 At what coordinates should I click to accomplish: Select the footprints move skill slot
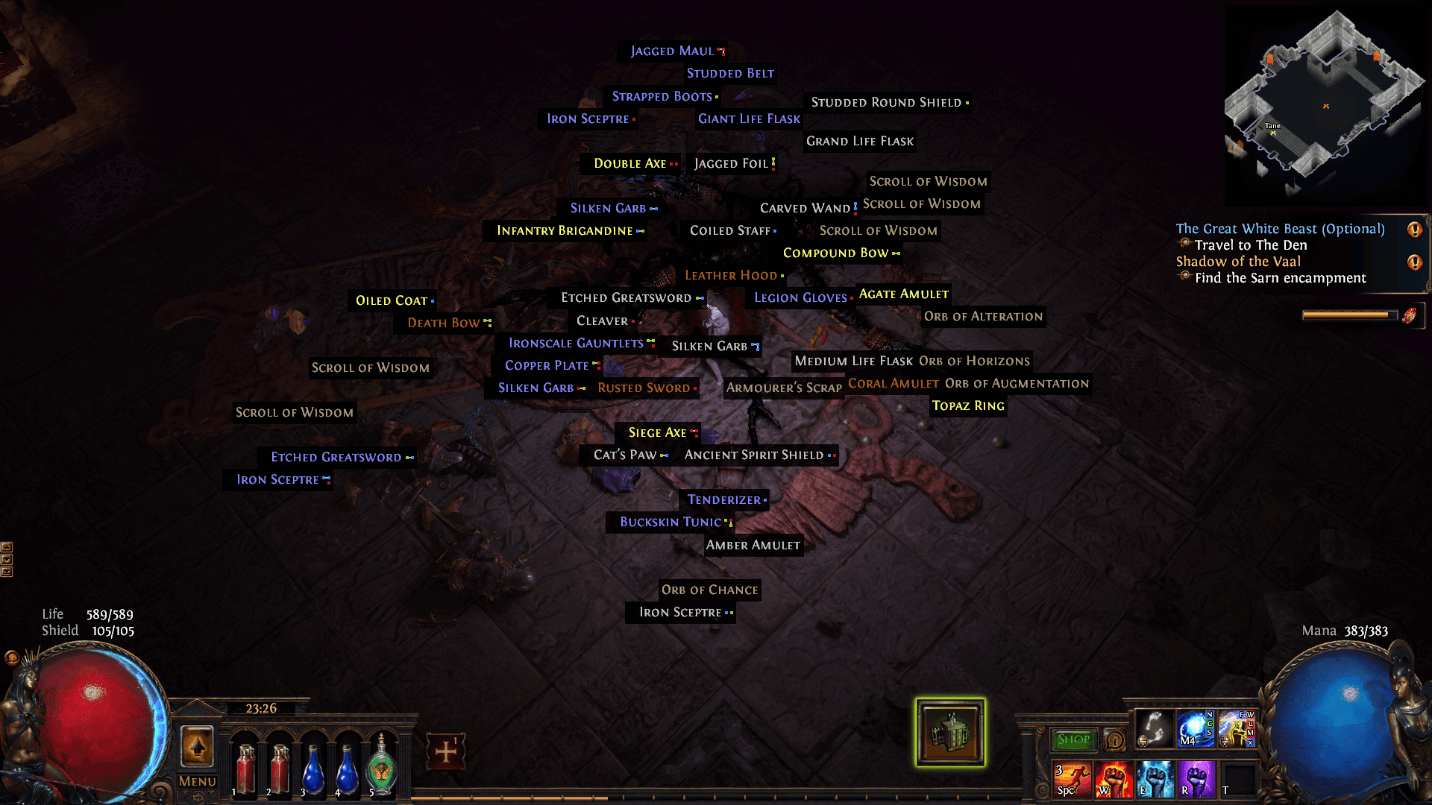click(x=1153, y=730)
